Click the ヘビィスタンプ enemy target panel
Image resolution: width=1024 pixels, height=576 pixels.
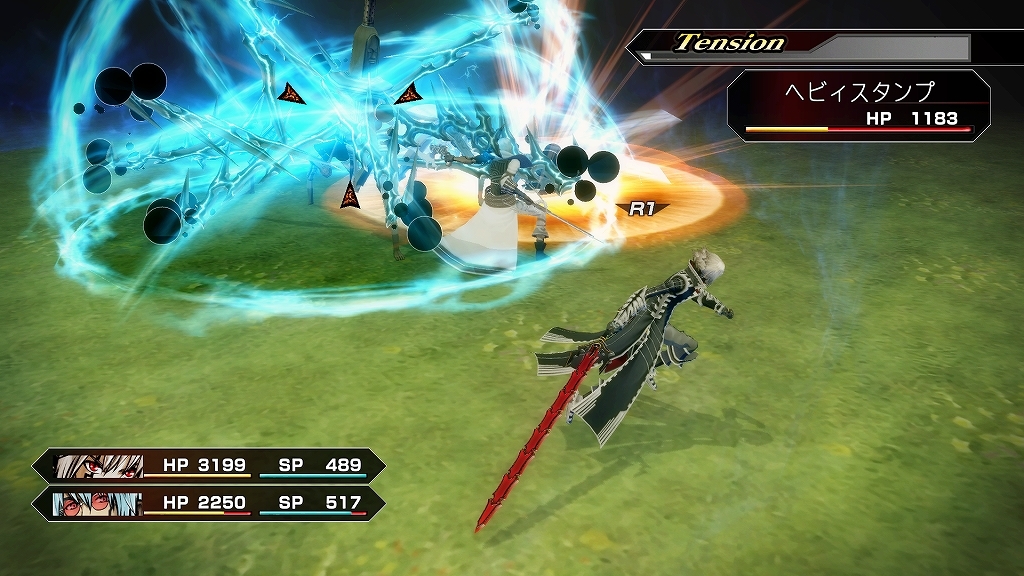coord(858,104)
